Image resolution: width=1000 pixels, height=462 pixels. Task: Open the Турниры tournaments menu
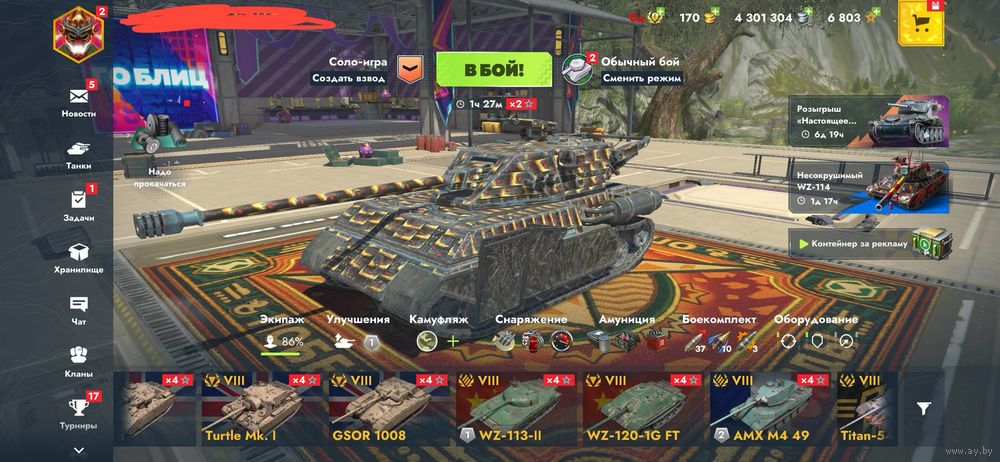(79, 411)
